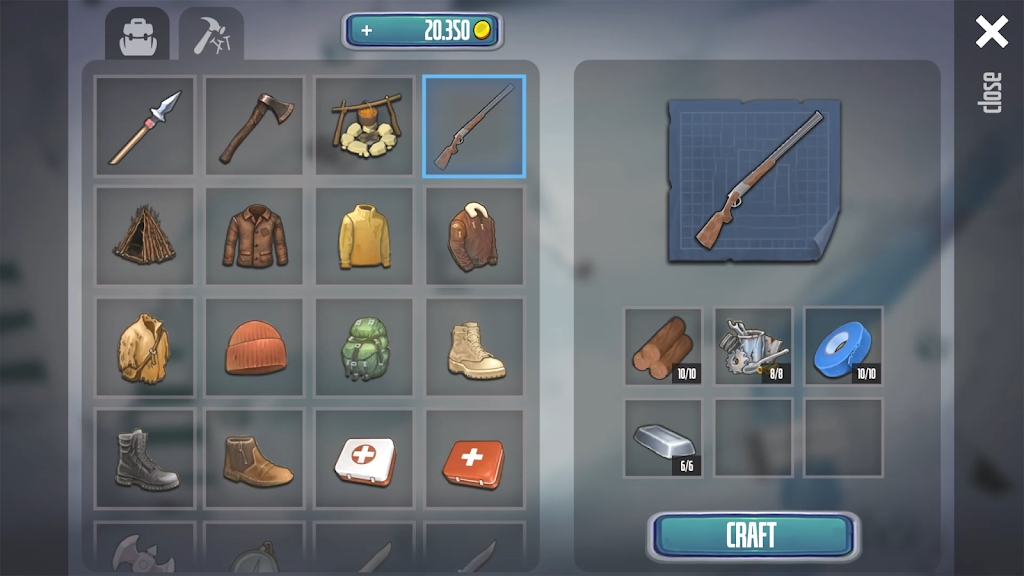
Task: Pick the rifle recipe slot
Action: [x=474, y=126]
